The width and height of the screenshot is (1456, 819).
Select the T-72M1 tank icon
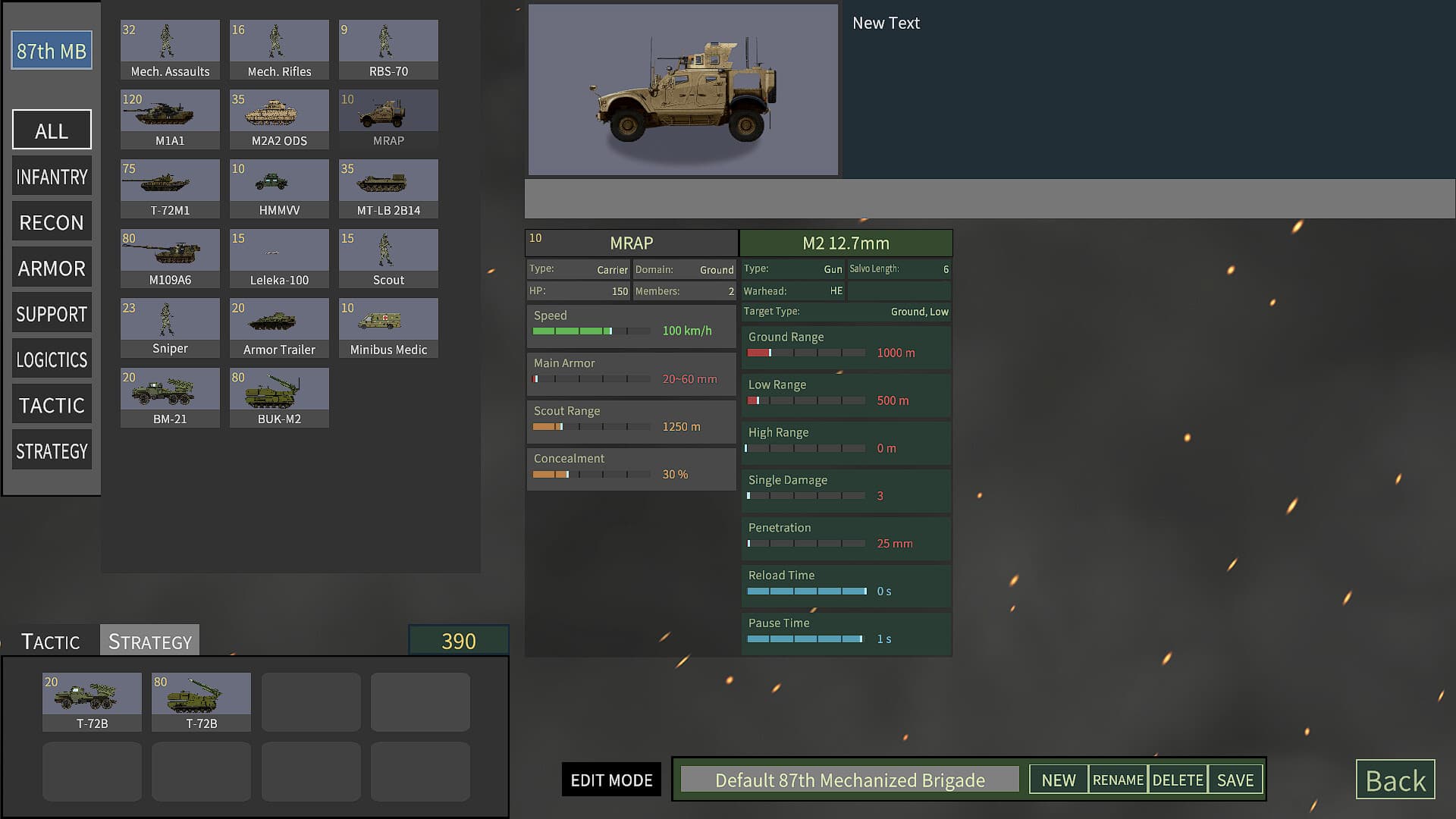point(169,181)
